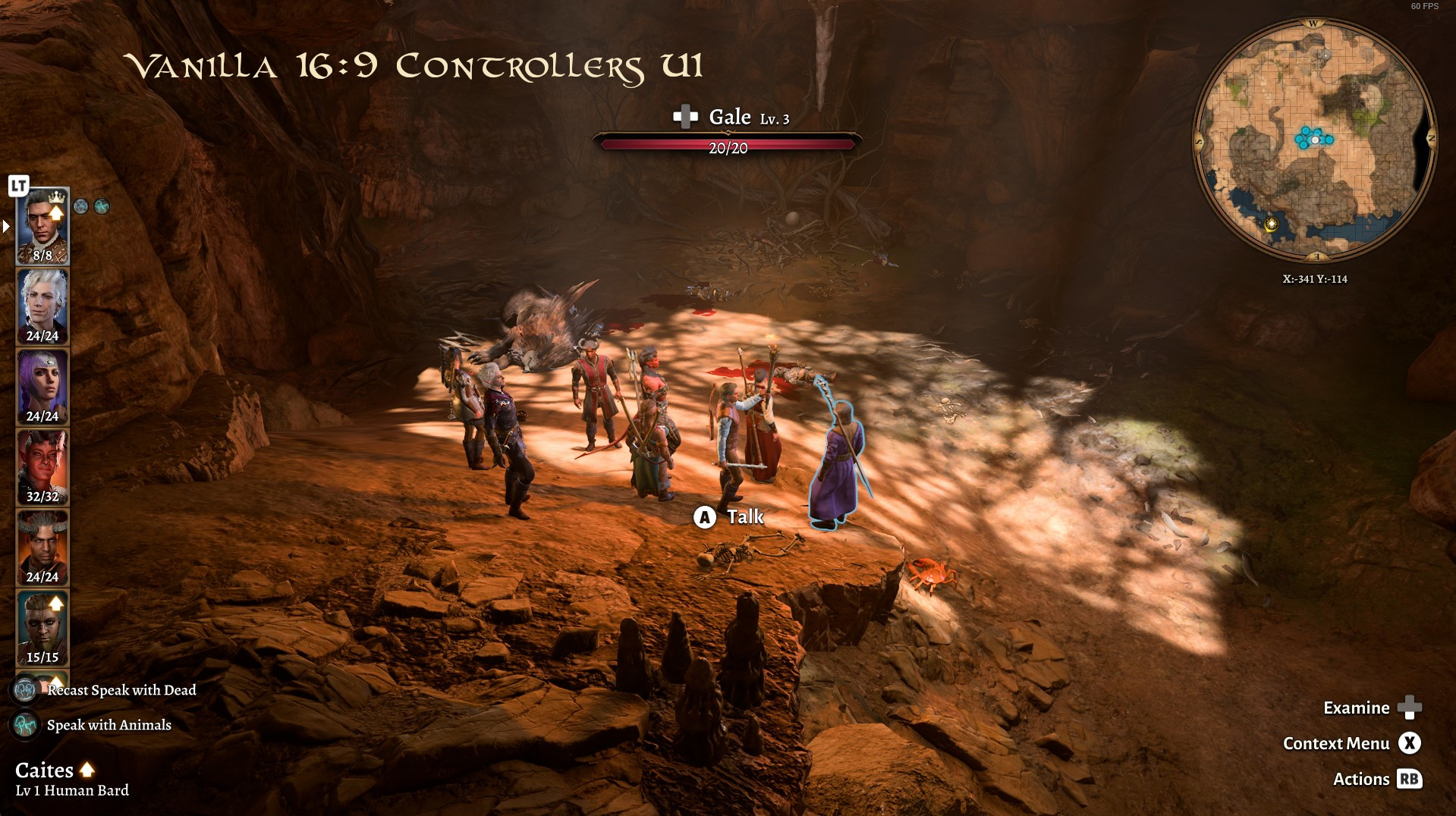Select Caites's portrait with the crown

[42, 224]
